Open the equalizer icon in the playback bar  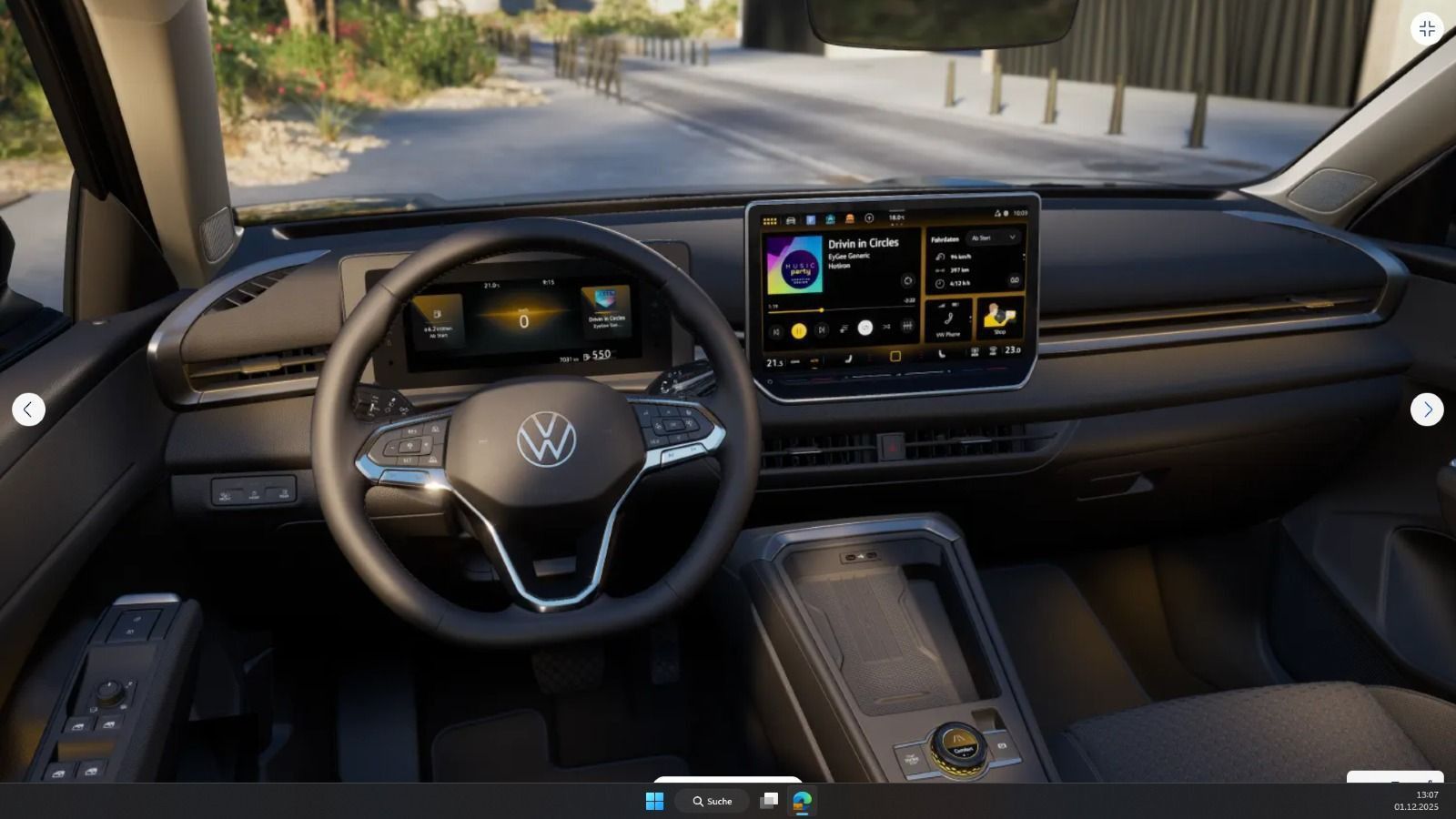click(907, 329)
